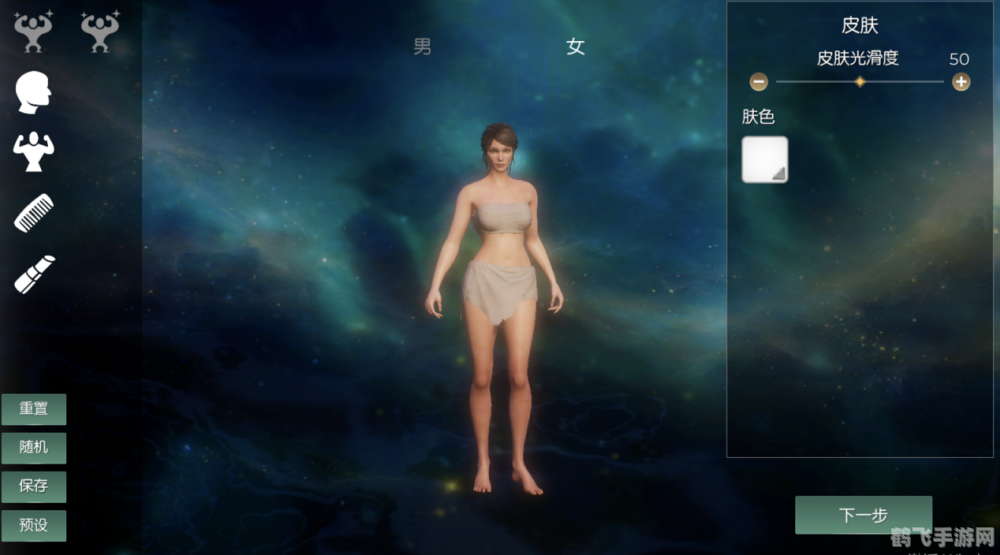The image size is (1000, 555).
Task: Proceed with the 下一步 next button
Action: 863,515
